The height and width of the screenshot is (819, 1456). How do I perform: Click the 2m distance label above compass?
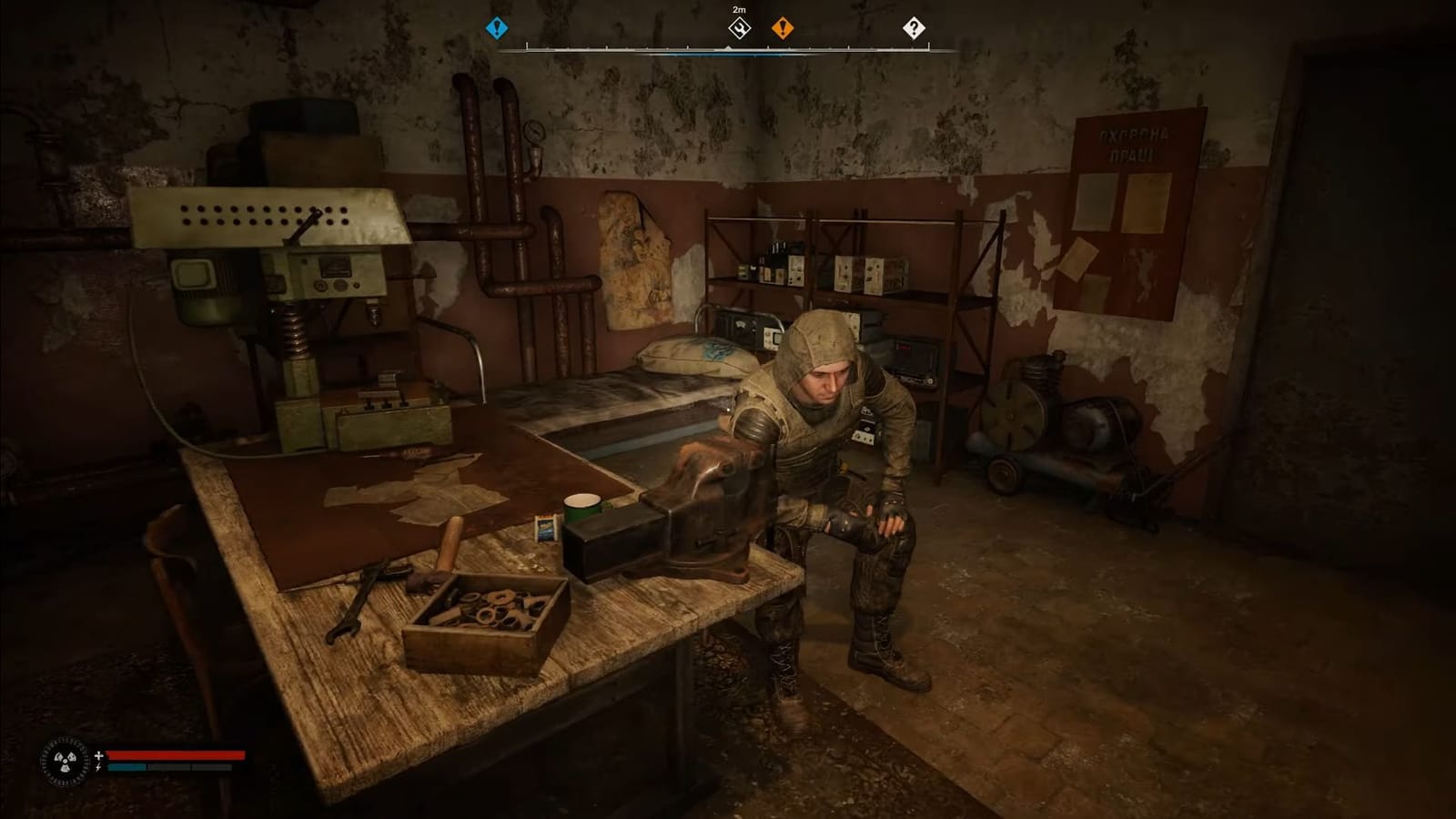tap(737, 8)
